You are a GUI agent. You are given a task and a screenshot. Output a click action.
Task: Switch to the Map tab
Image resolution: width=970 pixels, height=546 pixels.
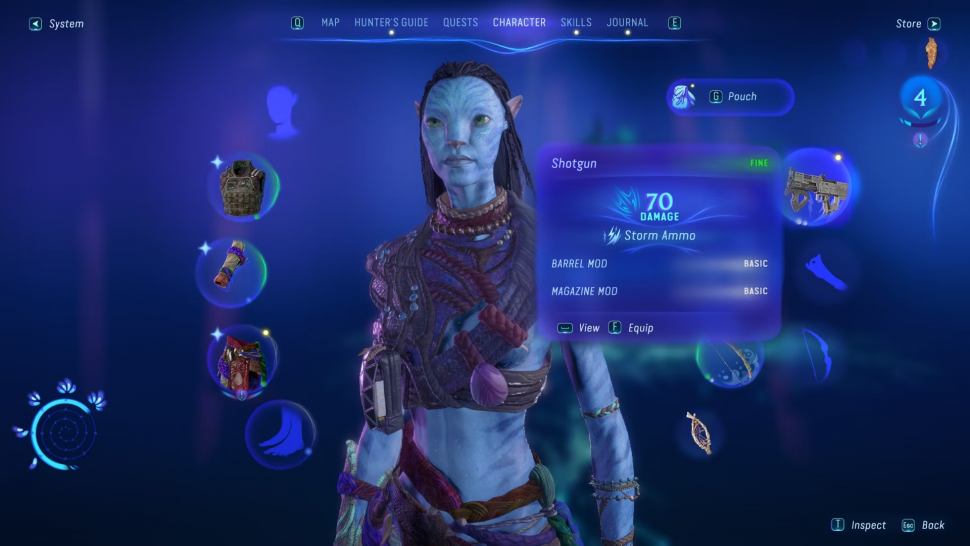click(330, 22)
